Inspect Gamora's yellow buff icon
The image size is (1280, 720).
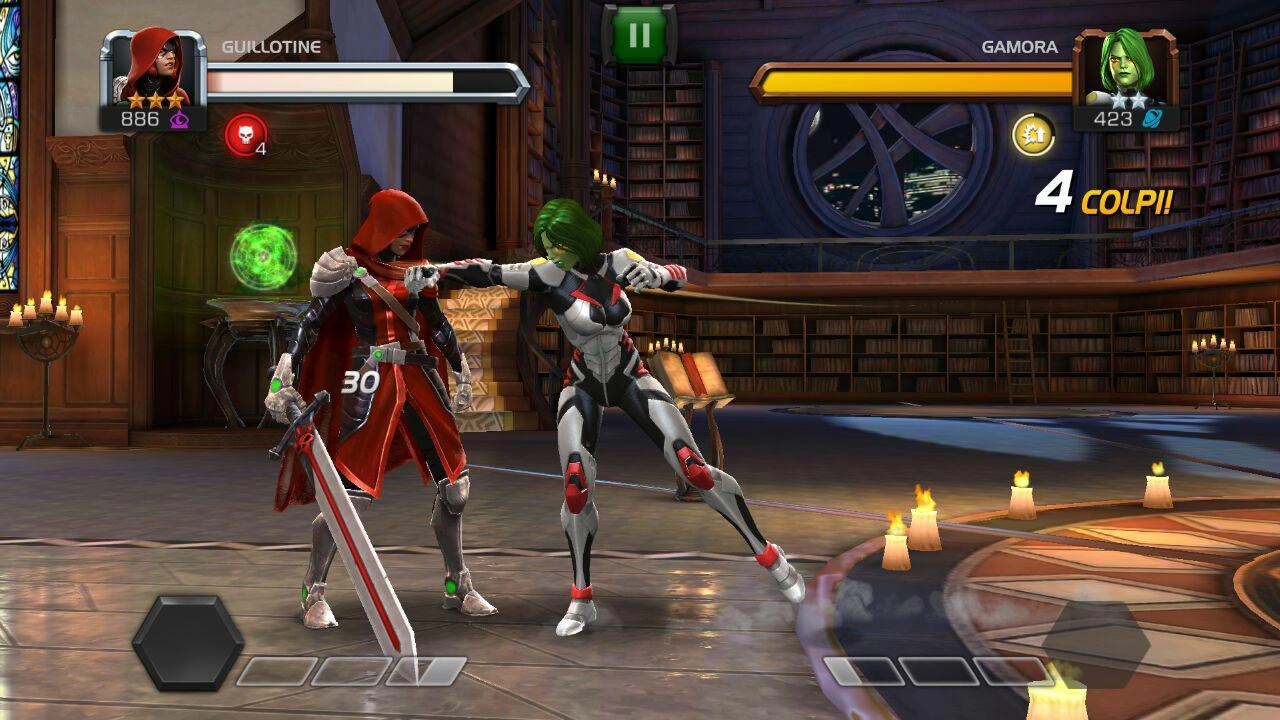tap(1033, 135)
